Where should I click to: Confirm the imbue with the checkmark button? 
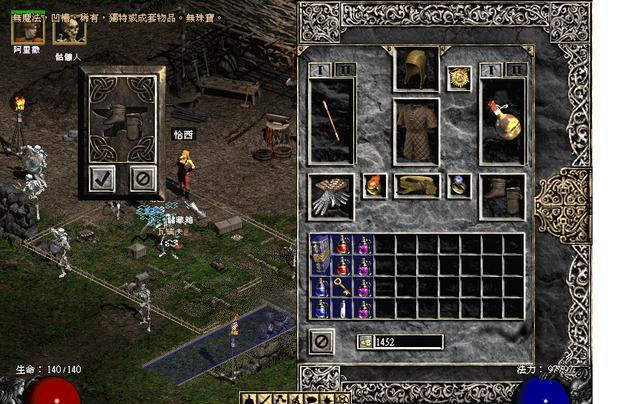pos(102,178)
